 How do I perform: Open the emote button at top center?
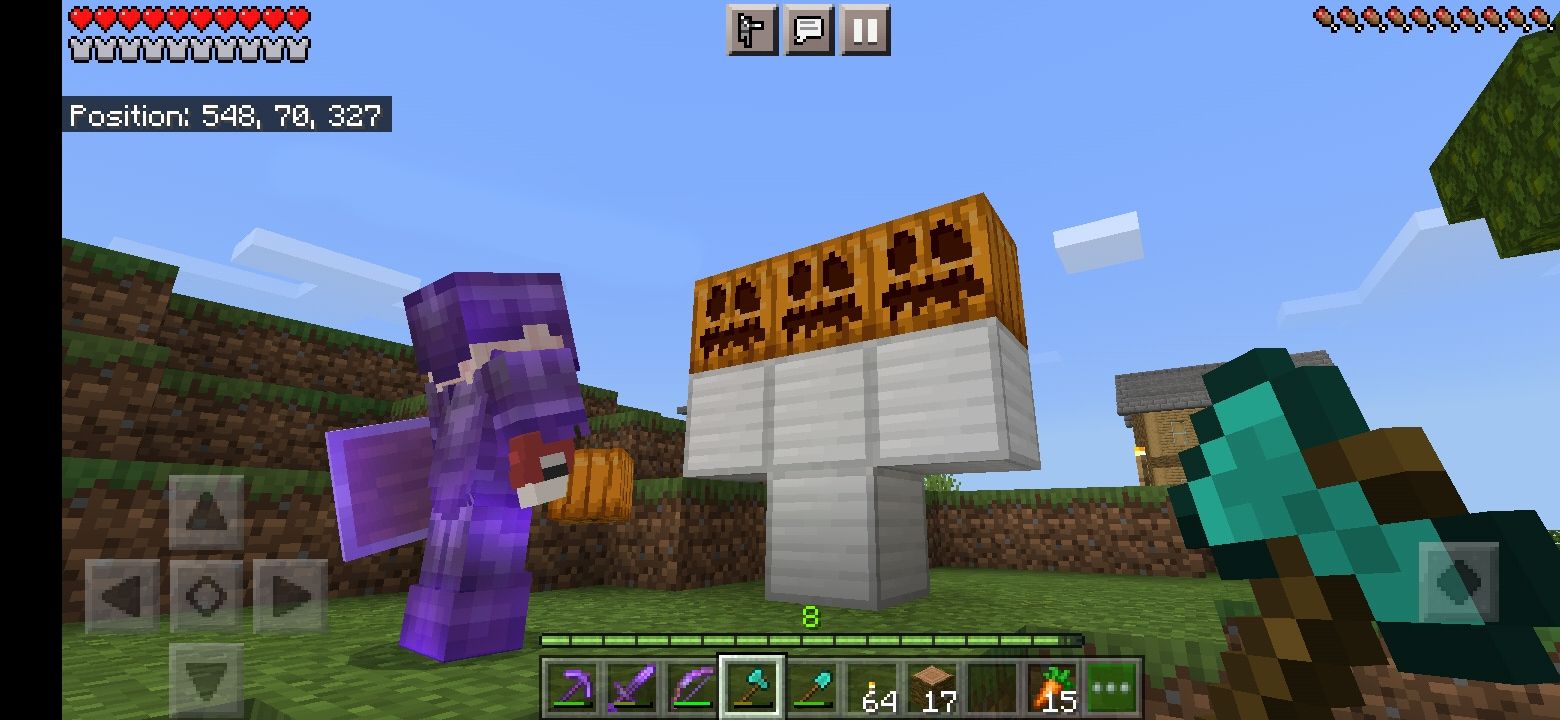750,30
